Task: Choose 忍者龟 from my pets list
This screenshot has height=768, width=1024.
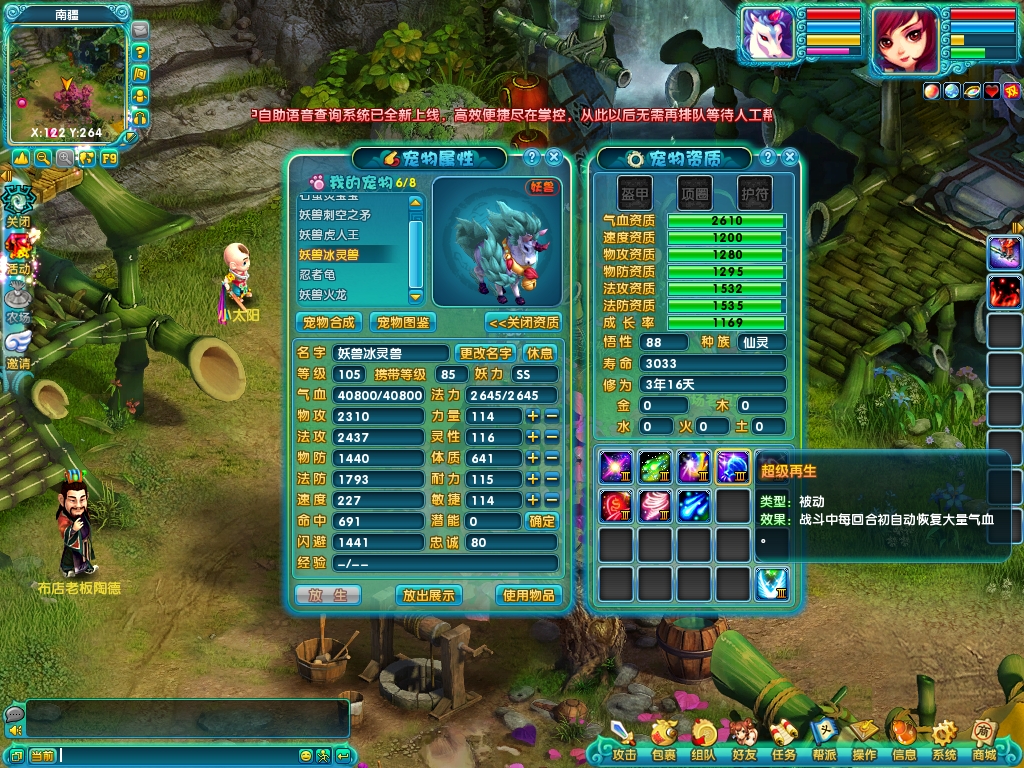Action: [x=318, y=274]
